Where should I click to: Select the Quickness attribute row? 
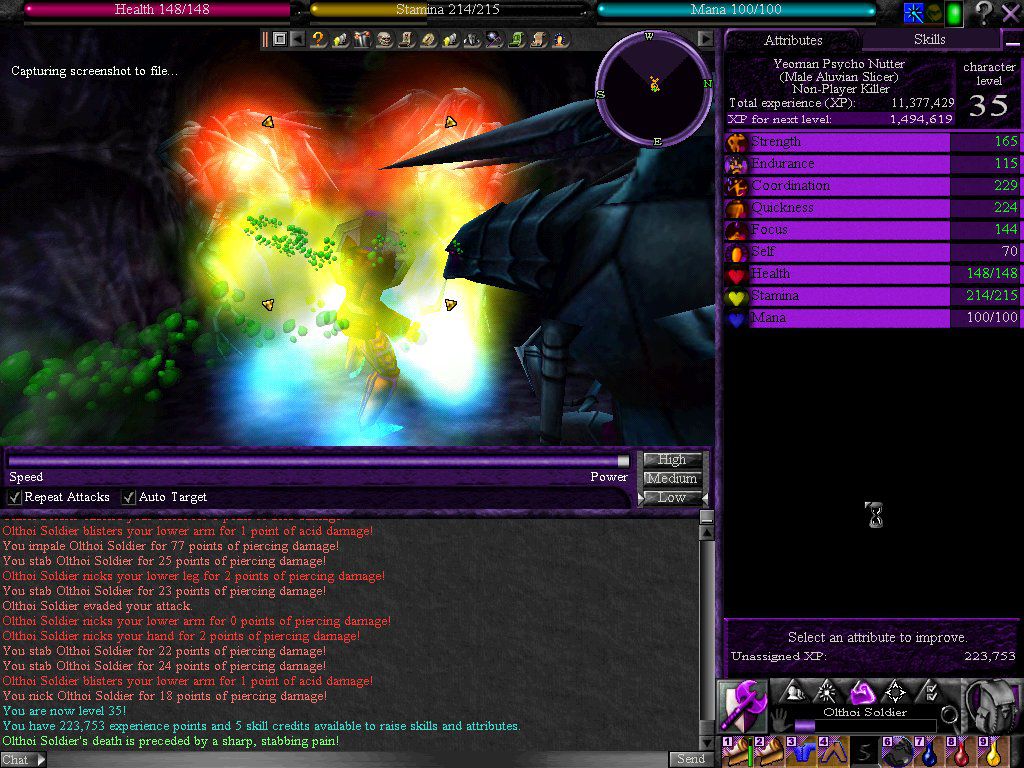(x=838, y=208)
